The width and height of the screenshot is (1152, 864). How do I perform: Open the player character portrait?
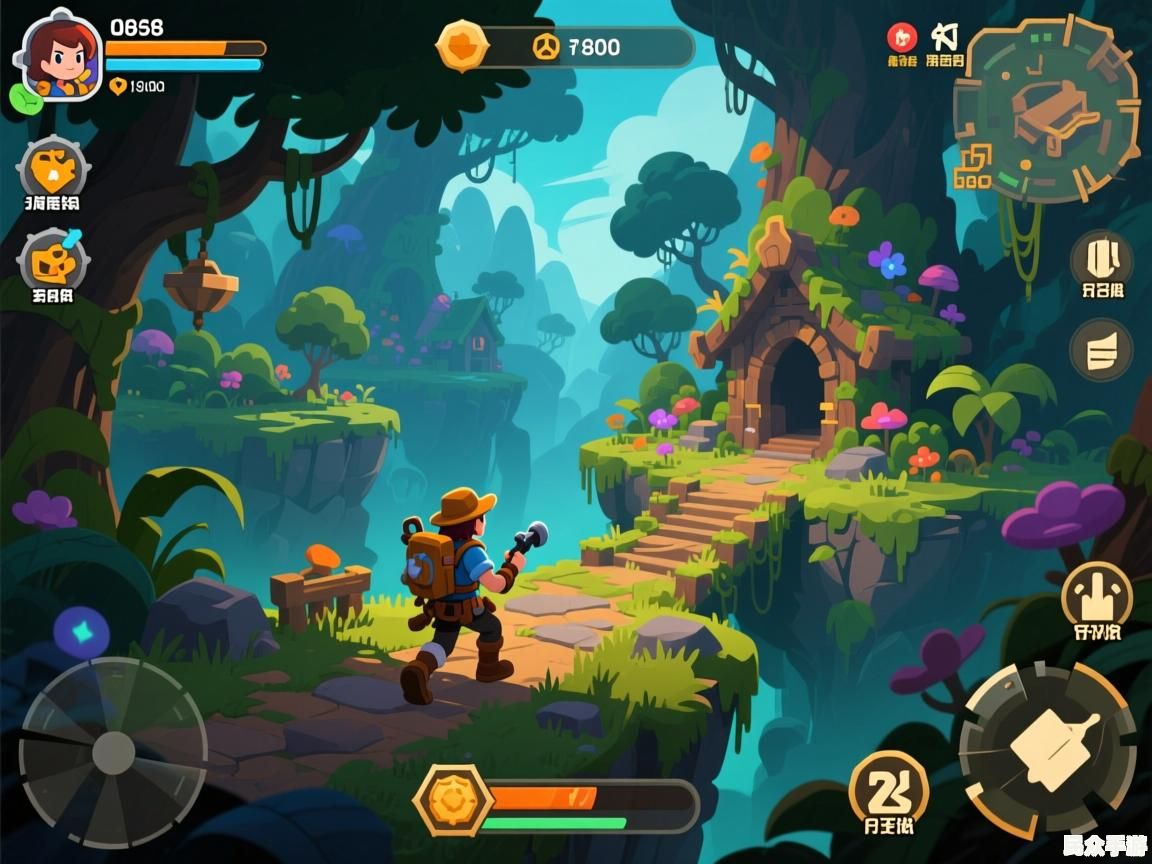pos(60,56)
